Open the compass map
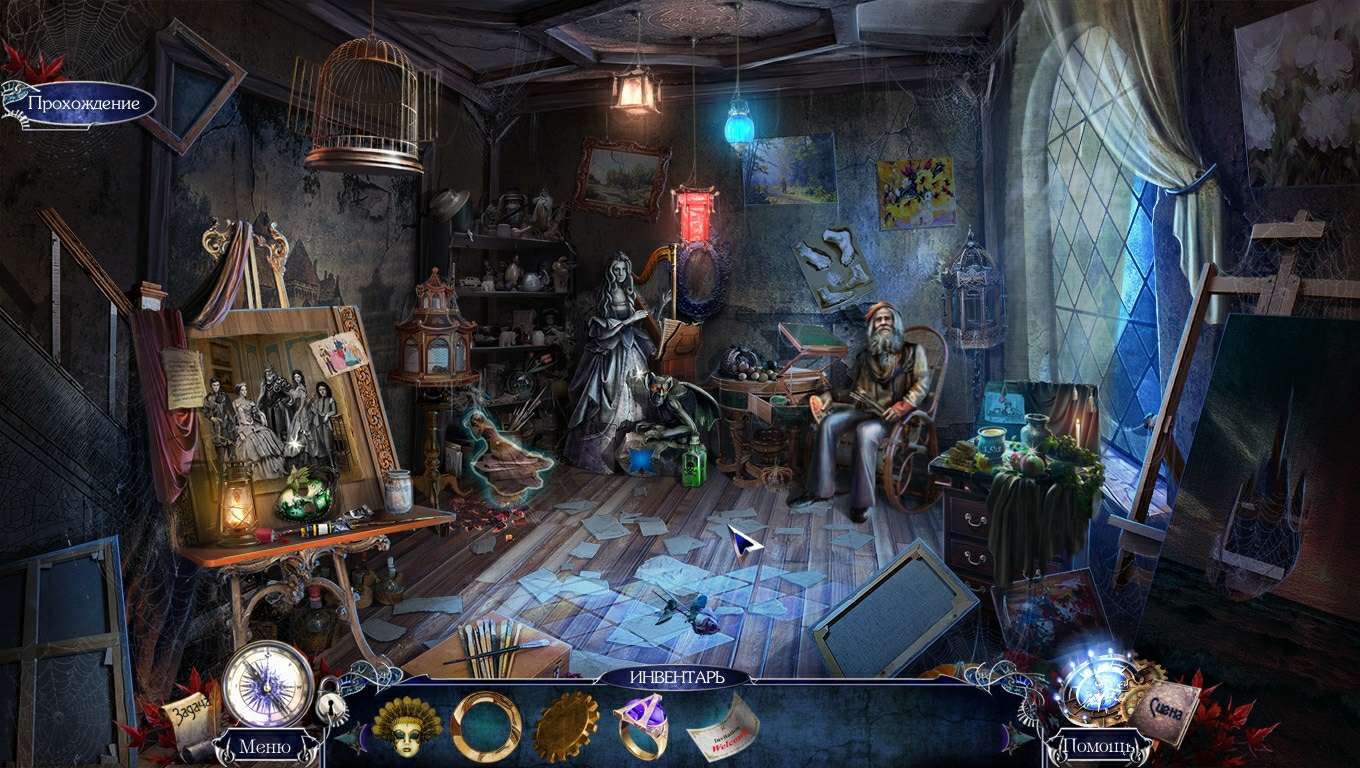This screenshot has height=768, width=1360. coord(268,683)
